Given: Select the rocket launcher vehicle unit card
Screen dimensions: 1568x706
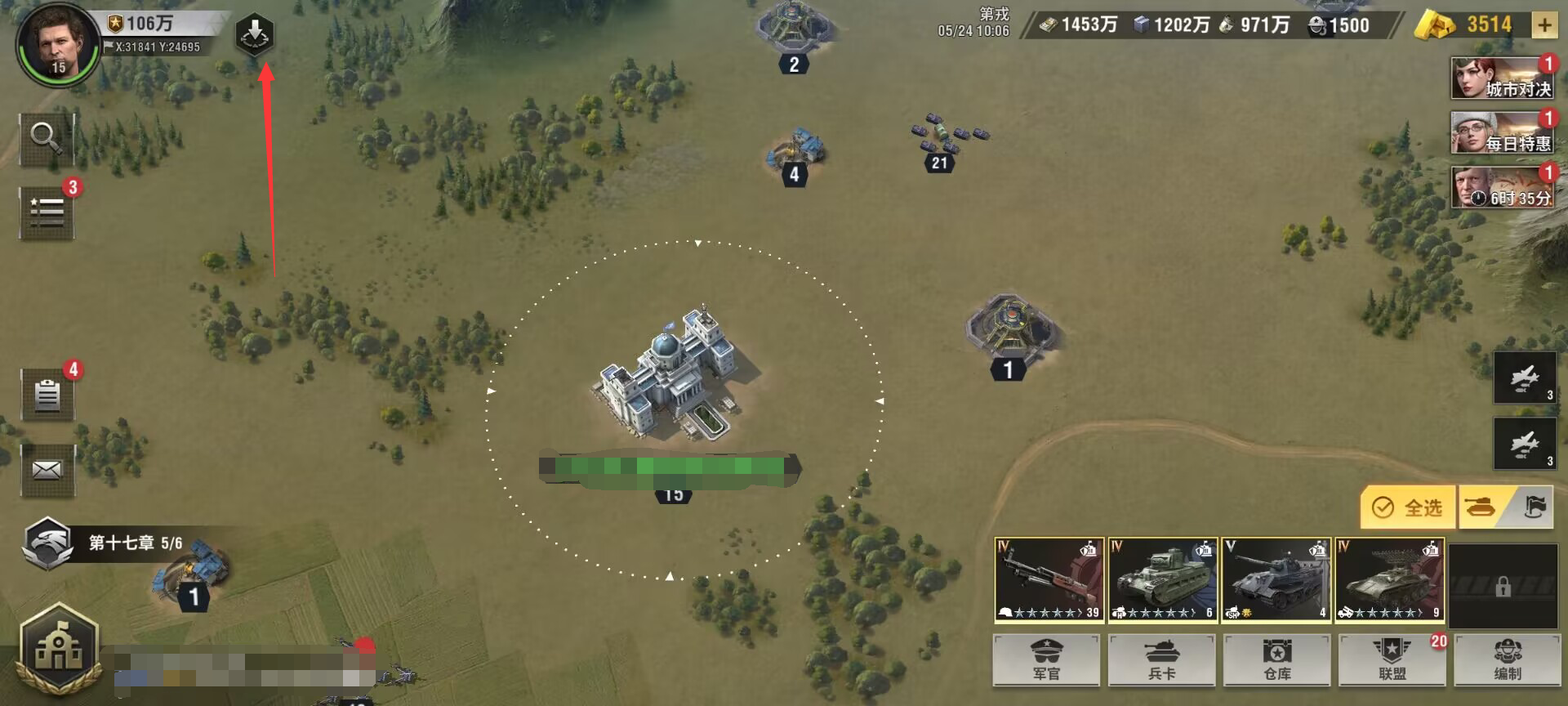Looking at the screenshot, I should 1389,580.
